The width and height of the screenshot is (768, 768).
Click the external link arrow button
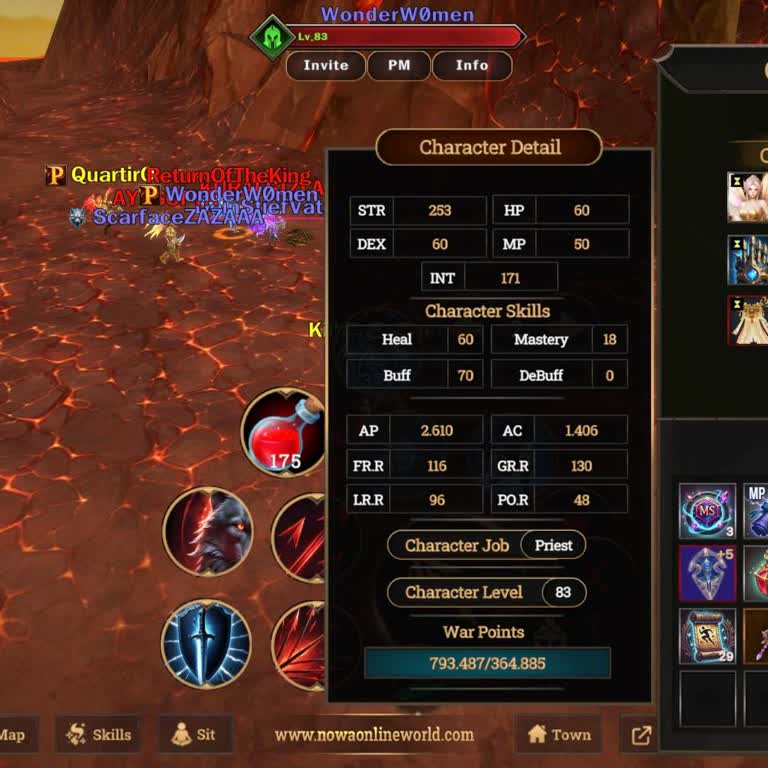click(641, 736)
